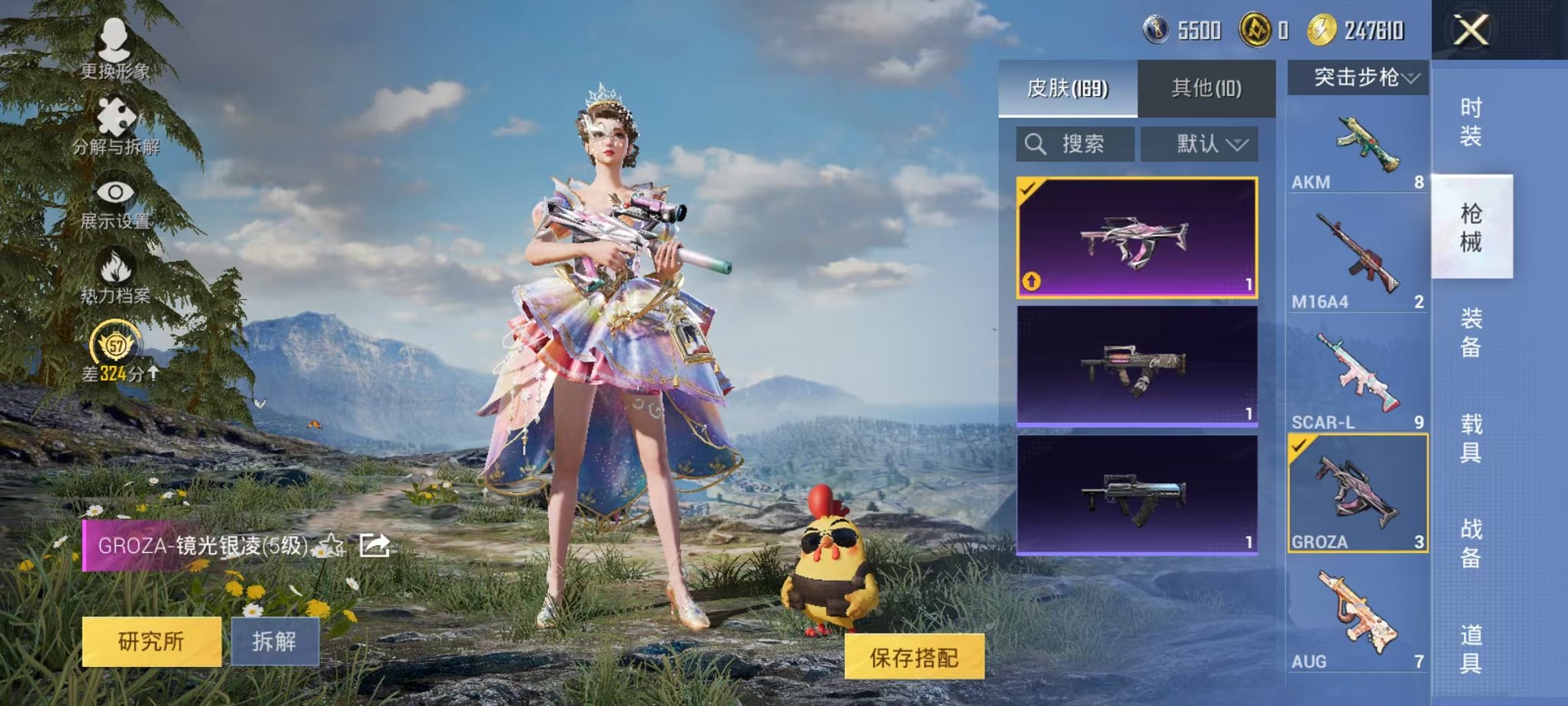The image size is (1568, 706).
Task: Click the search magnifier in the skin panel
Action: [1034, 145]
